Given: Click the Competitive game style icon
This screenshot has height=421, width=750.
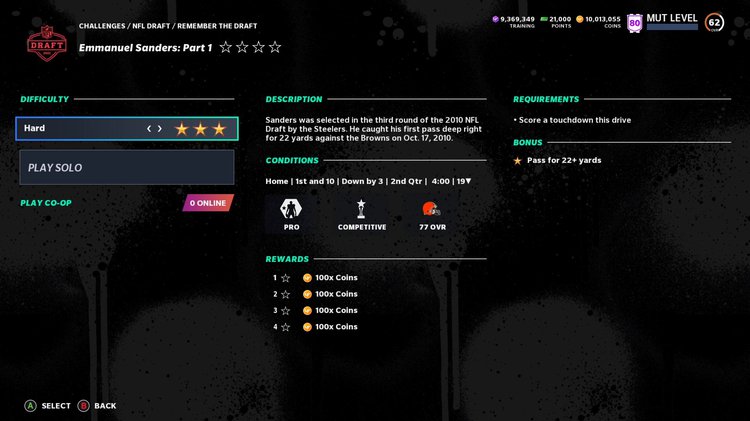Looking at the screenshot, I should (x=362, y=211).
